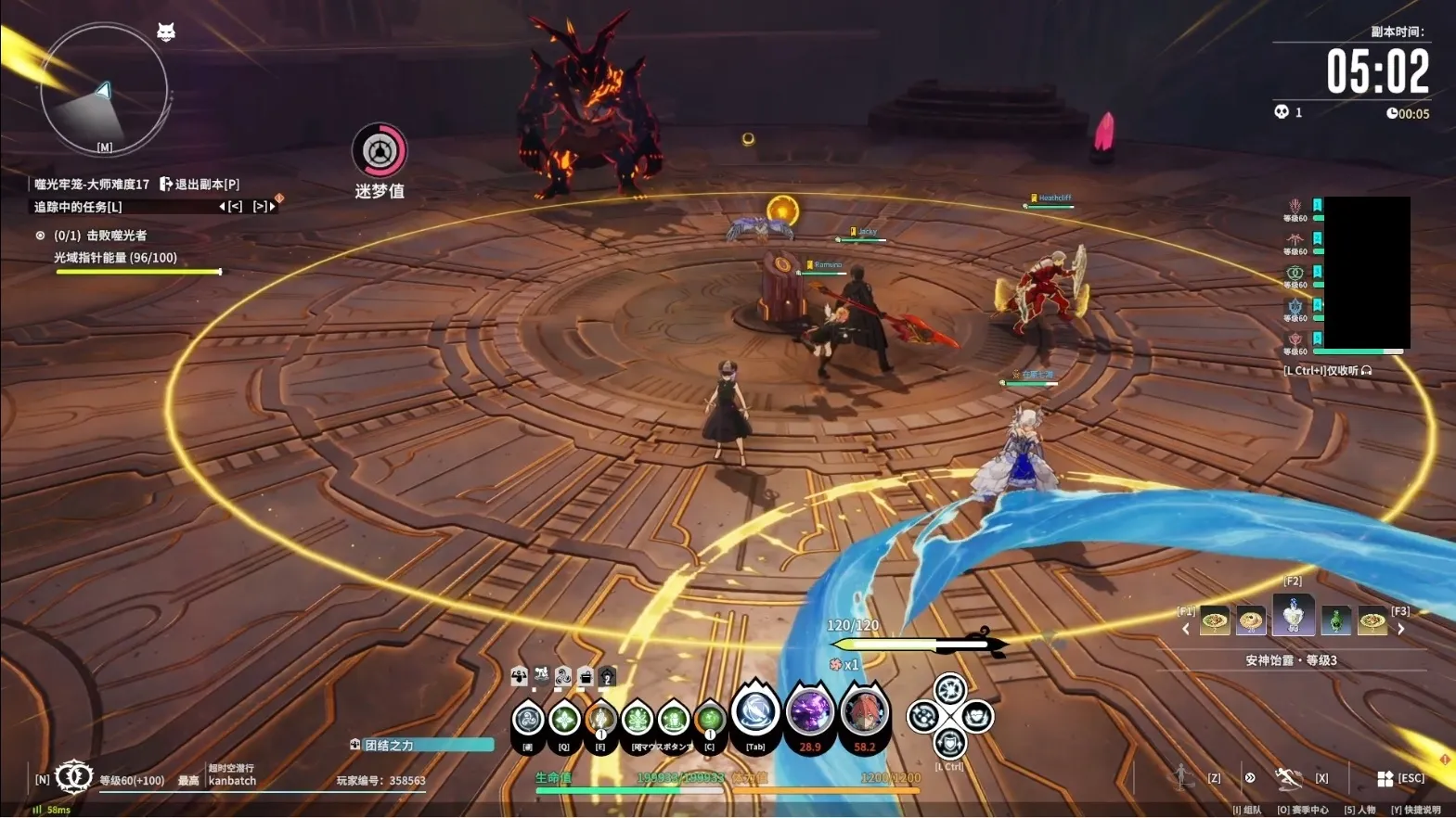This screenshot has height=818, width=1456.
Task: Select the heart icon in the skill wheel
Action: [976, 716]
